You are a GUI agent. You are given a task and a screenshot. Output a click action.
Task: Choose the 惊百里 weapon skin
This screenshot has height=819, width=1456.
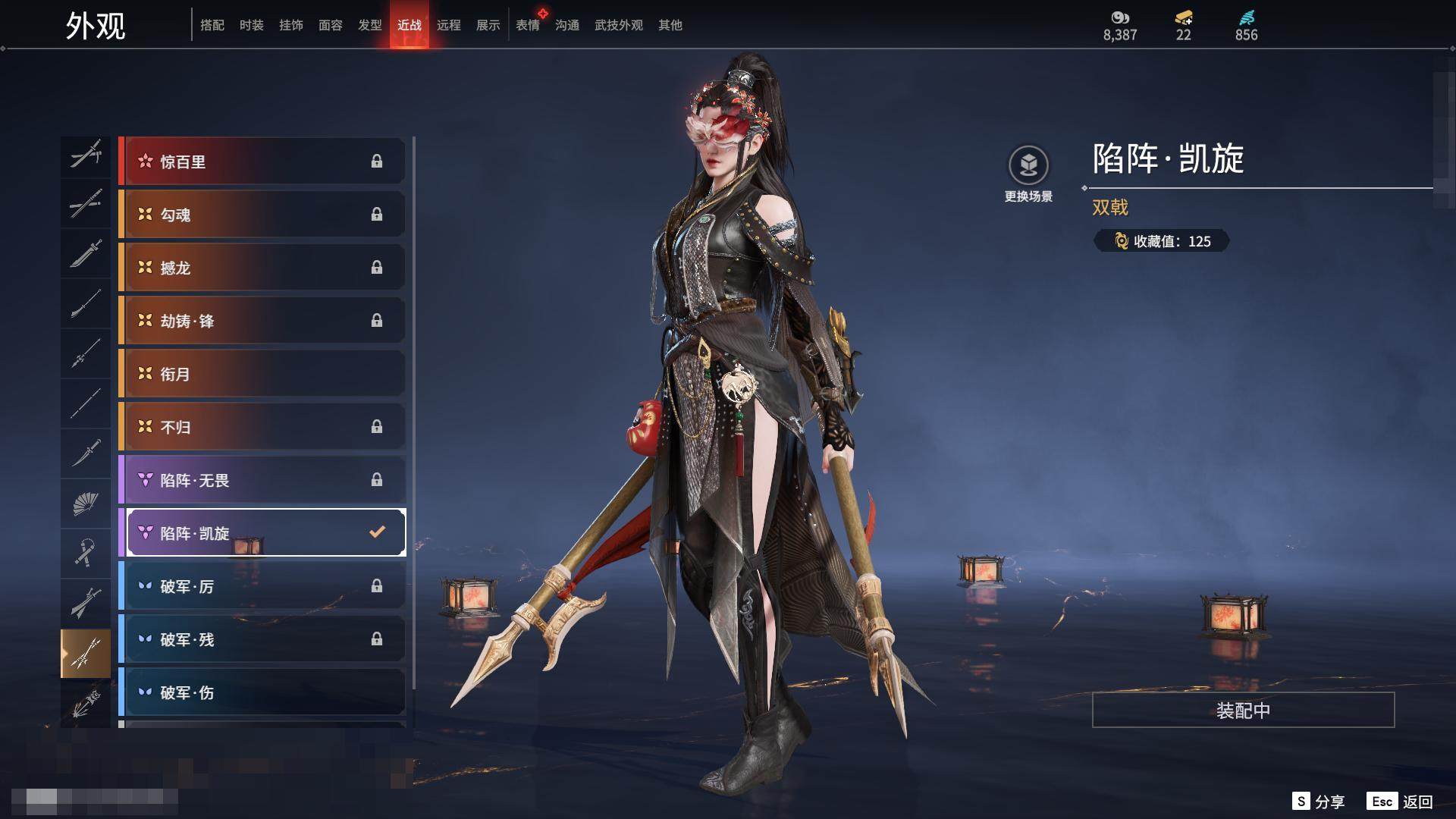click(x=262, y=162)
